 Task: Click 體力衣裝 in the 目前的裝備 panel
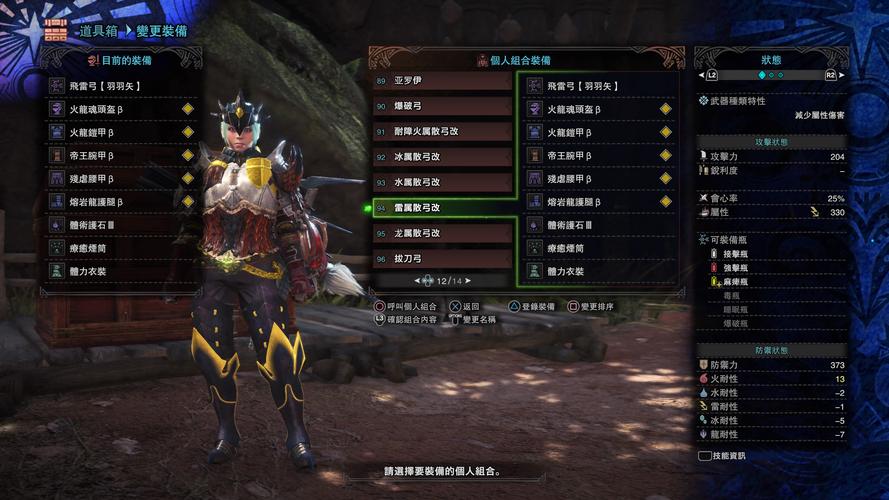(122, 271)
